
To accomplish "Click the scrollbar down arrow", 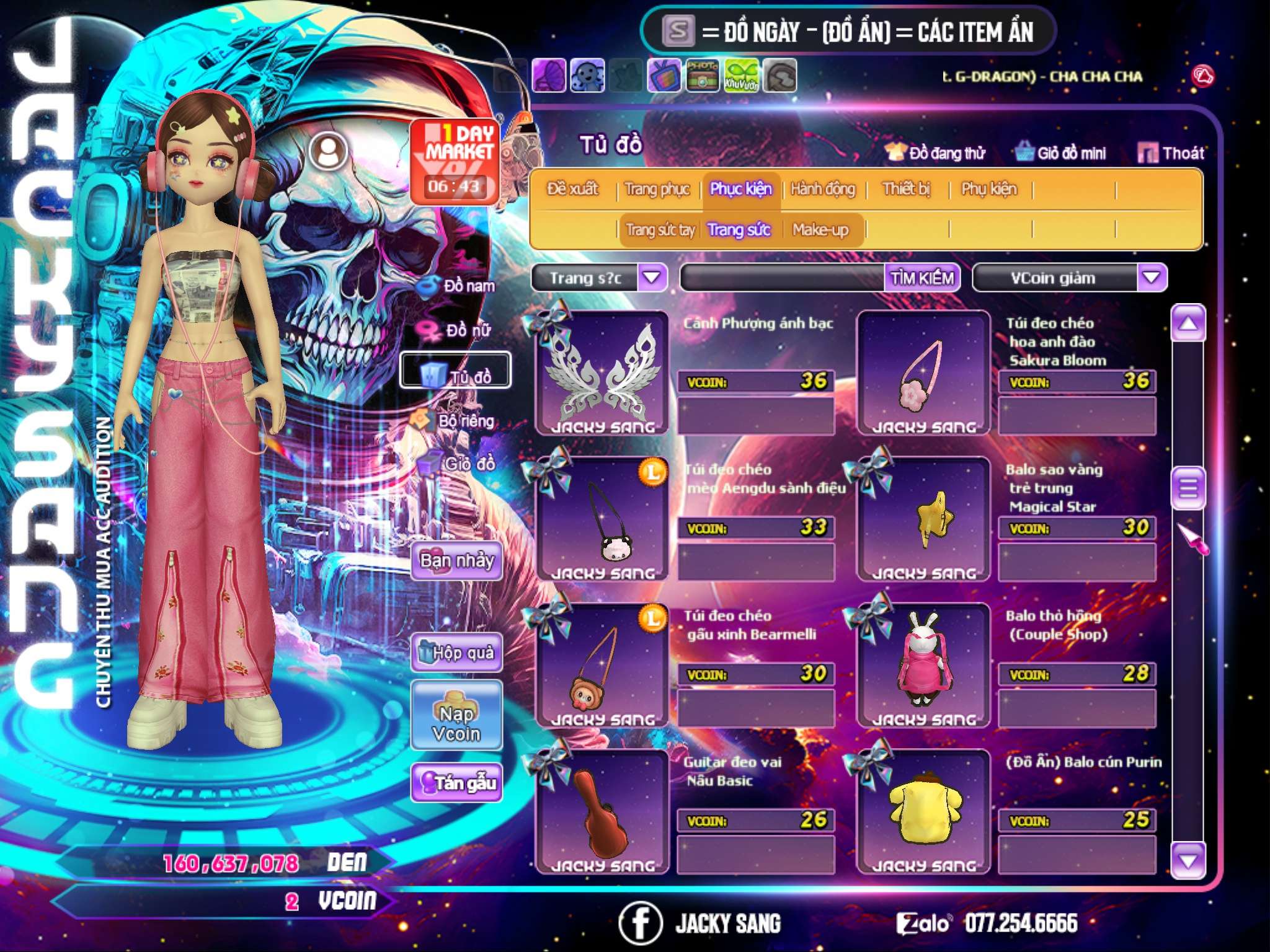I will pos(1188,861).
